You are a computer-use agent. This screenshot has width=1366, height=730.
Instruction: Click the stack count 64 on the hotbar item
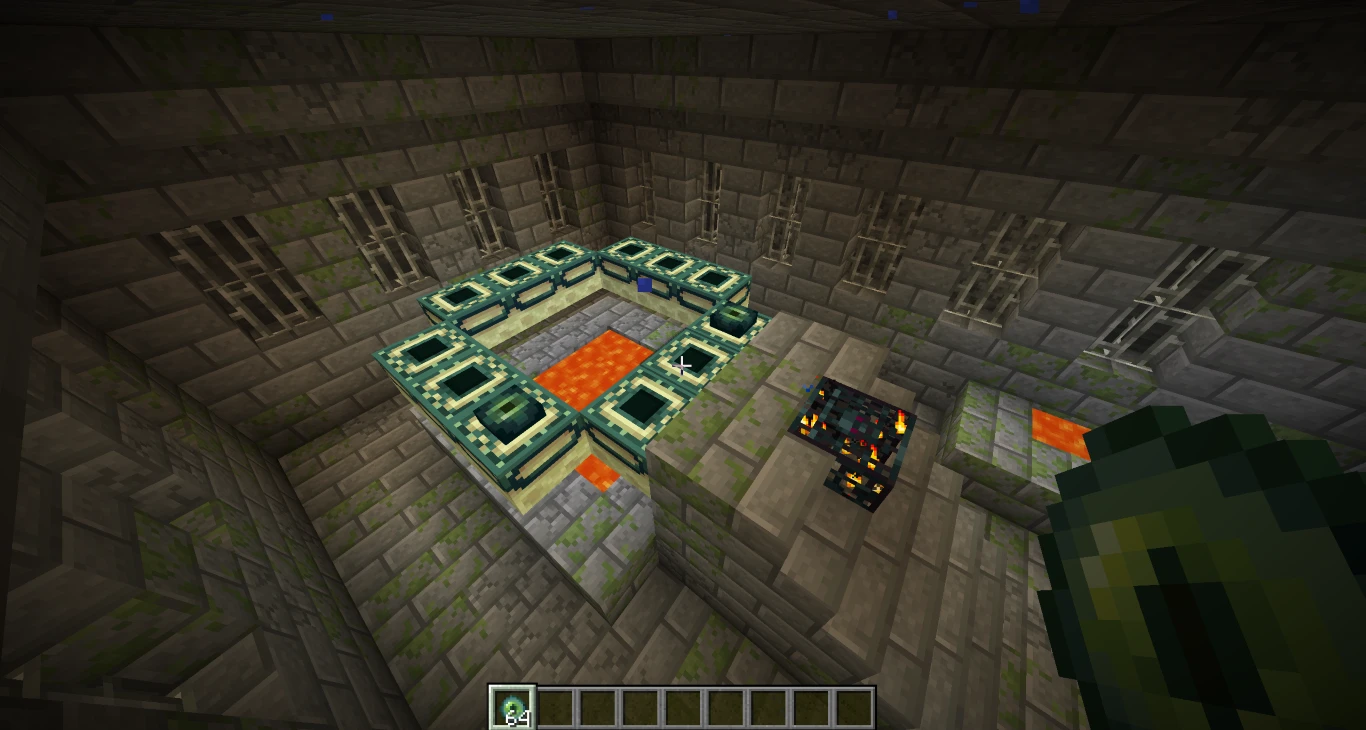(x=516, y=715)
